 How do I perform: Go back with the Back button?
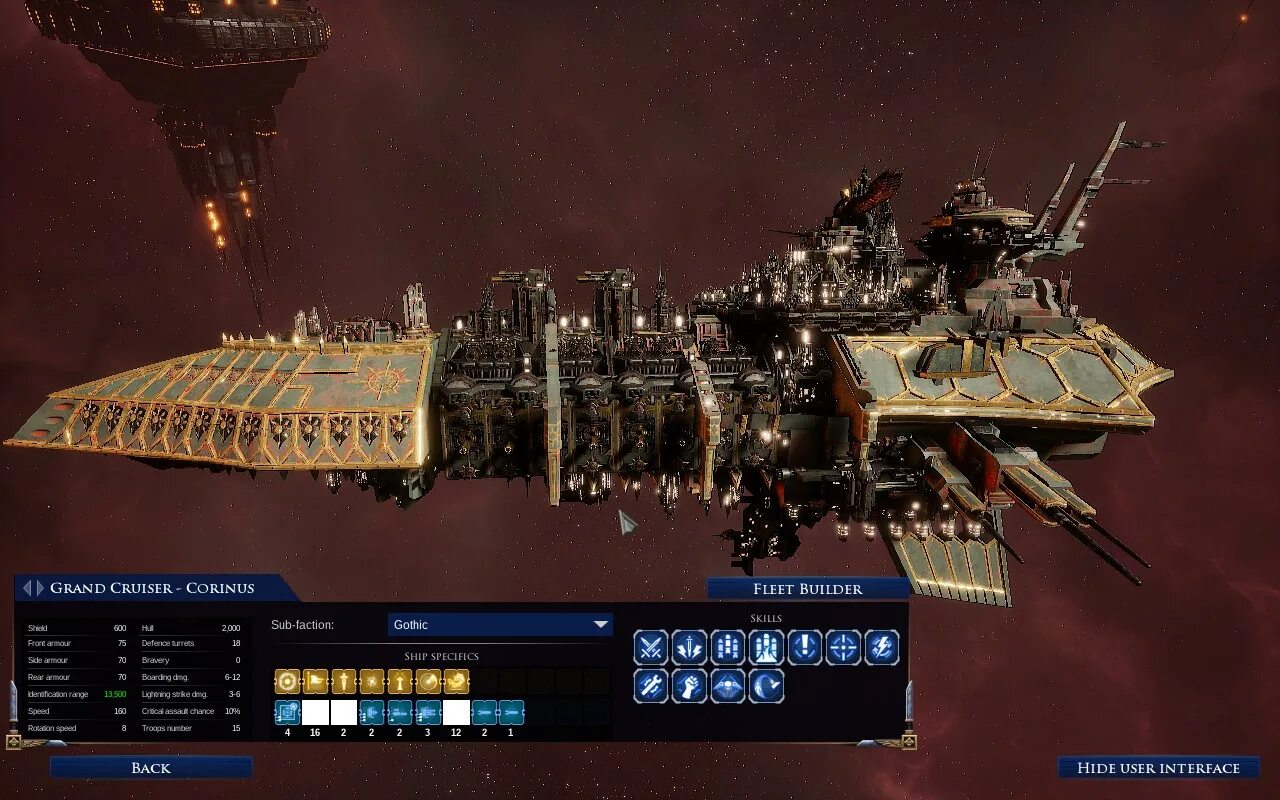point(151,768)
